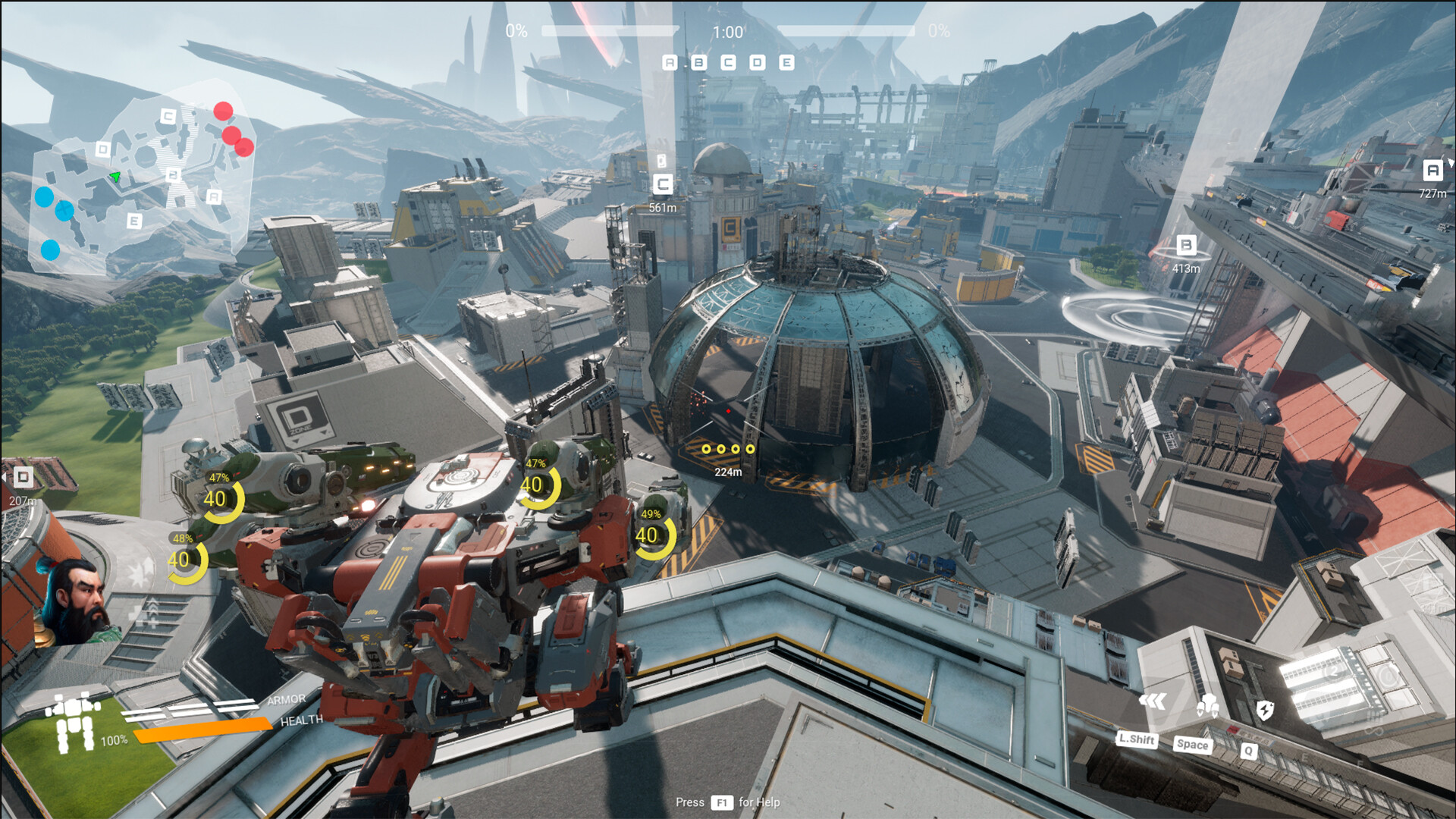Screen dimensions: 1456x819
Task: Click the L.Shift keybind label
Action: pyautogui.click(x=1137, y=741)
